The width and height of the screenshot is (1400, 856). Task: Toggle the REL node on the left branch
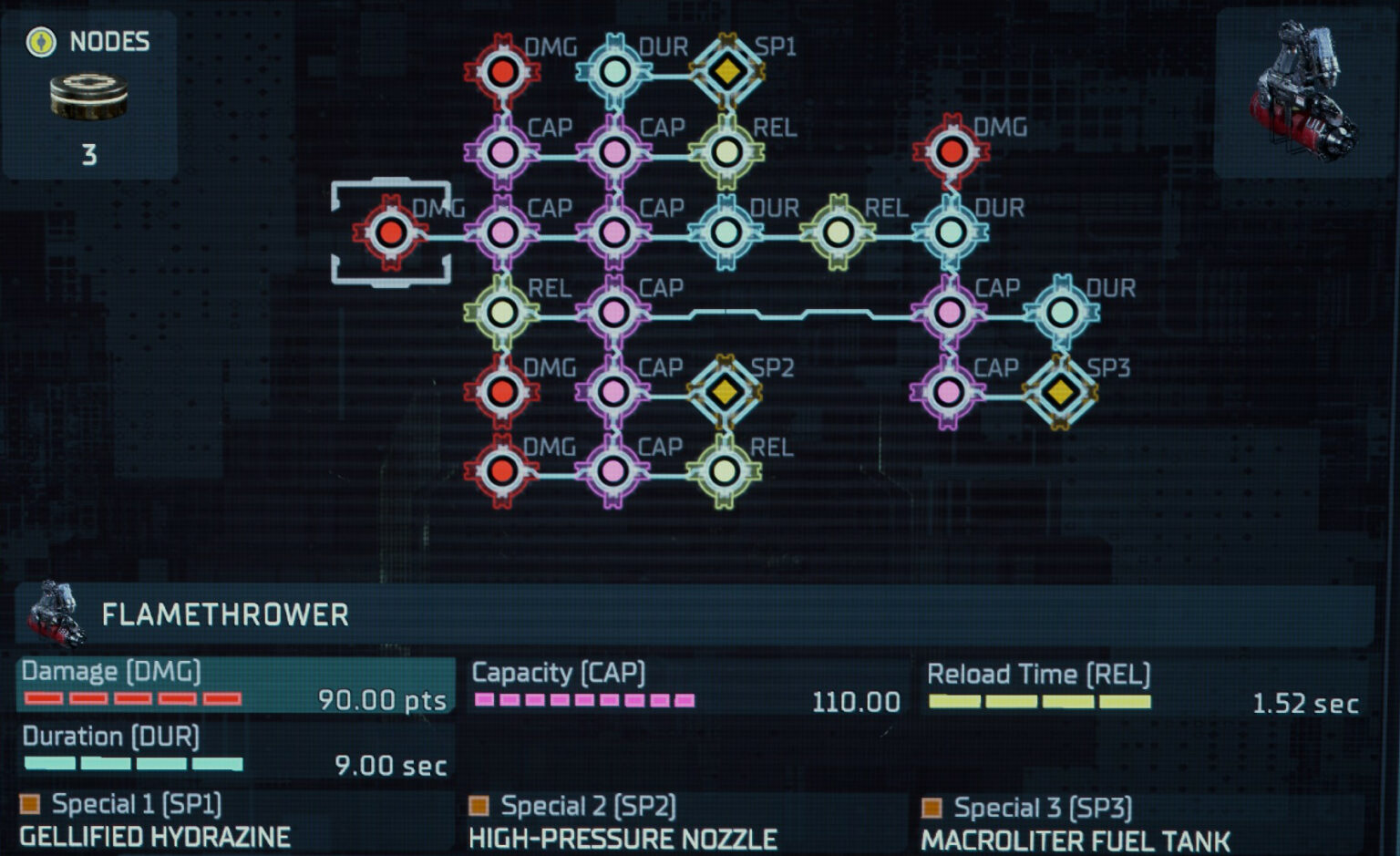(x=501, y=310)
